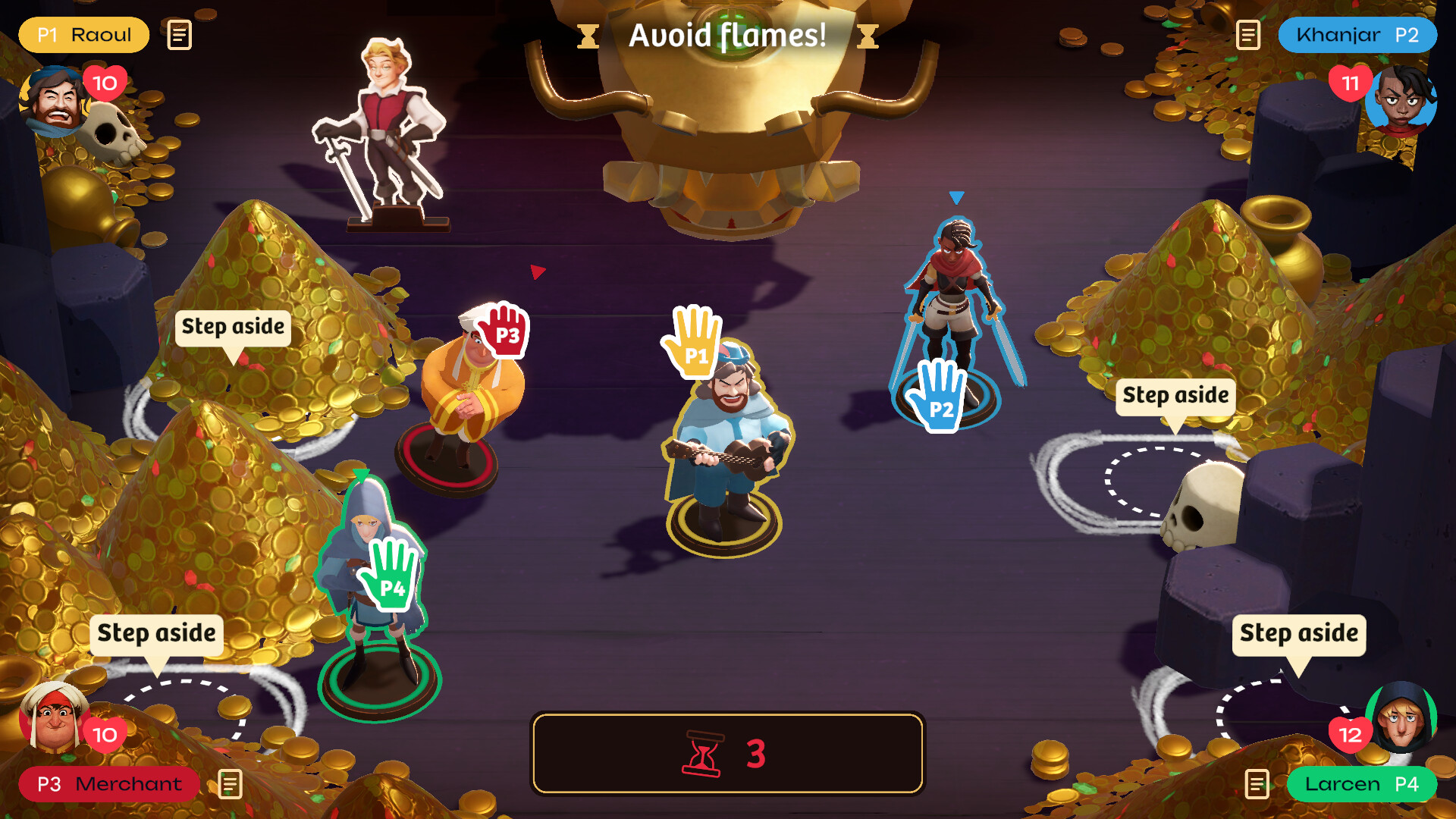Open the notes sheet beside Larcen's name
The width and height of the screenshot is (1456, 819).
[x=1257, y=784]
